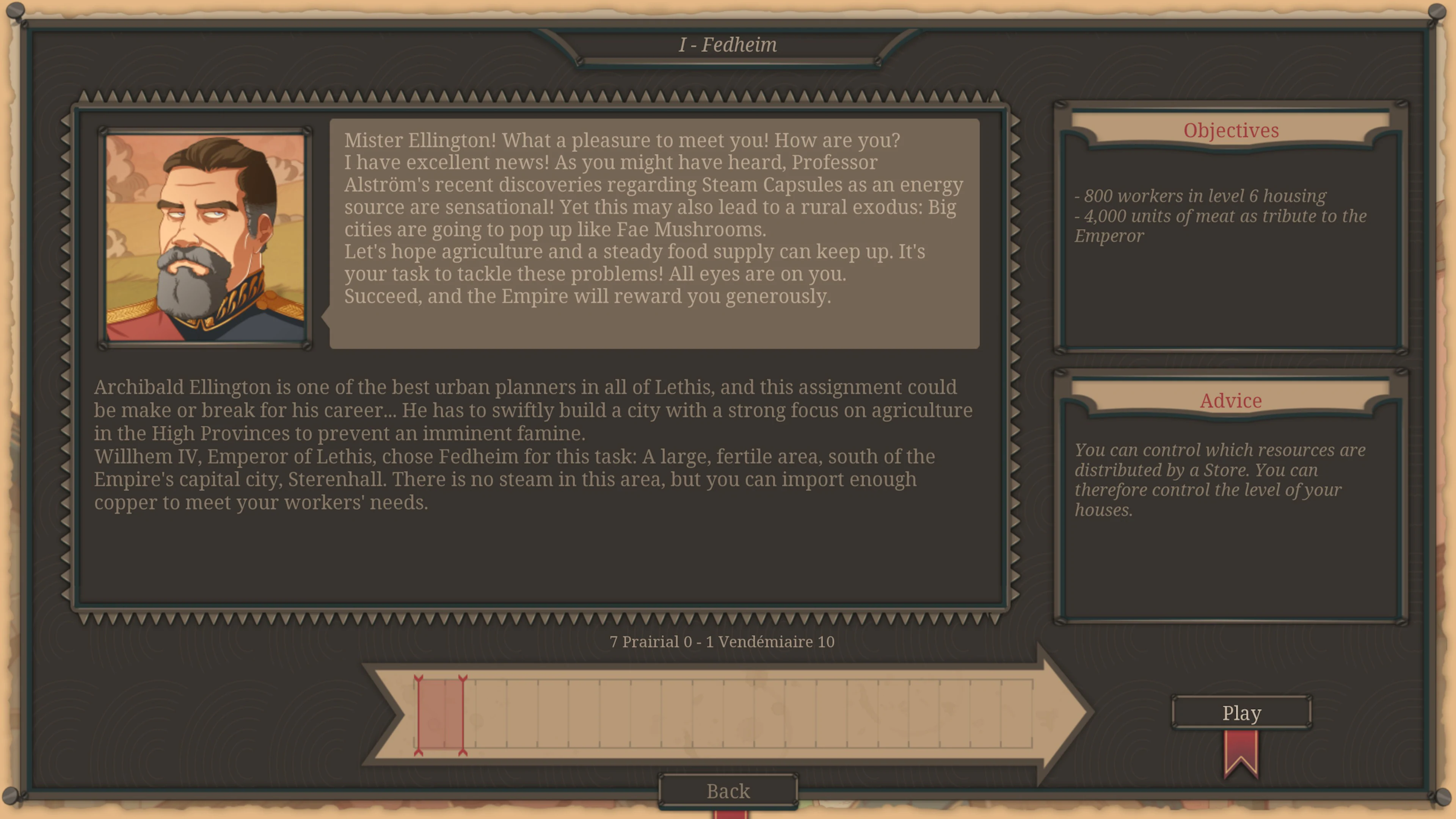Click the 'I - Fedheim' mission title banner
Viewport: 1456px width, 819px height.
point(728,45)
